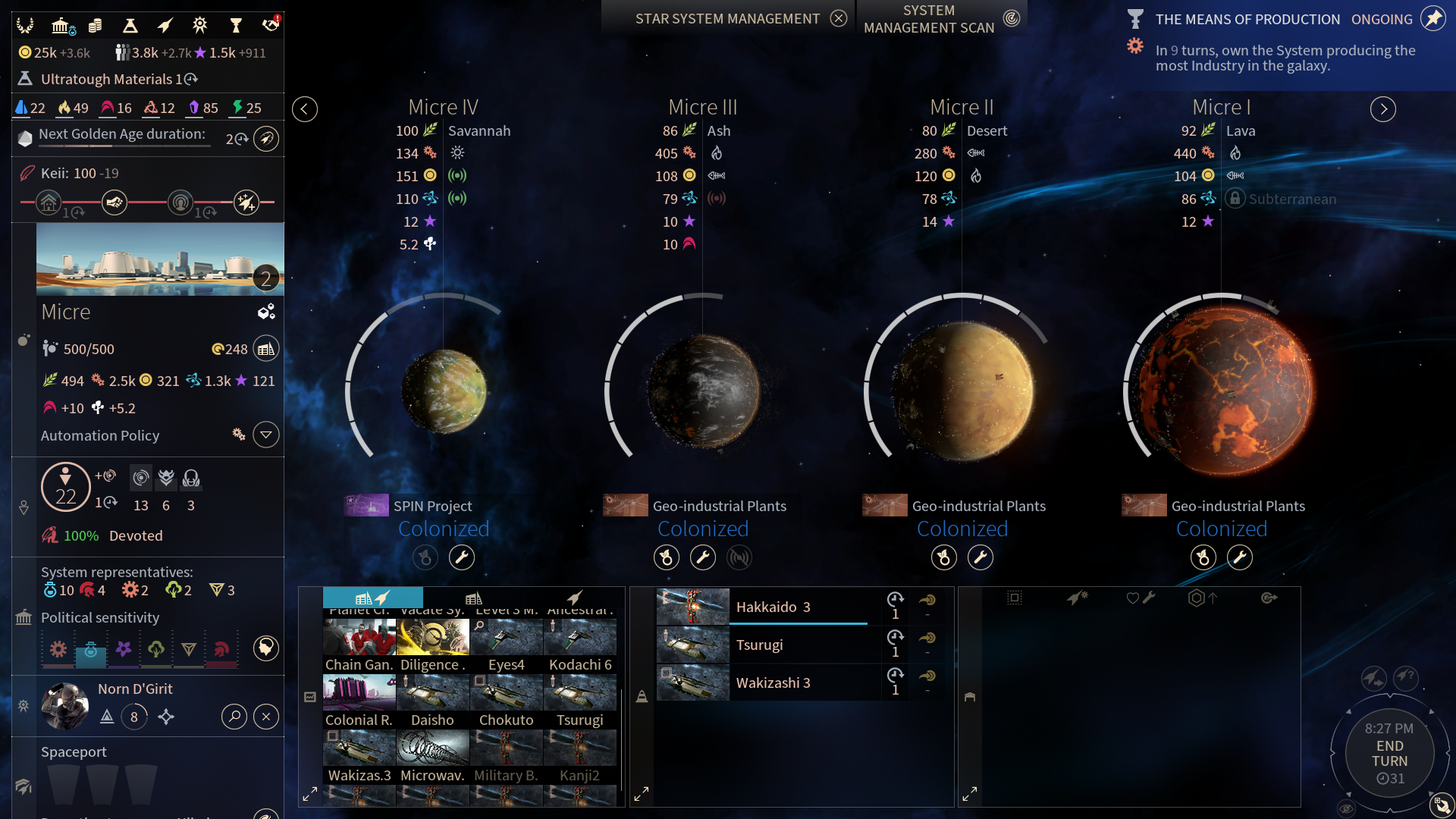Close the Star System Management screen
The height and width of the screenshot is (819, 1456).
coord(838,19)
